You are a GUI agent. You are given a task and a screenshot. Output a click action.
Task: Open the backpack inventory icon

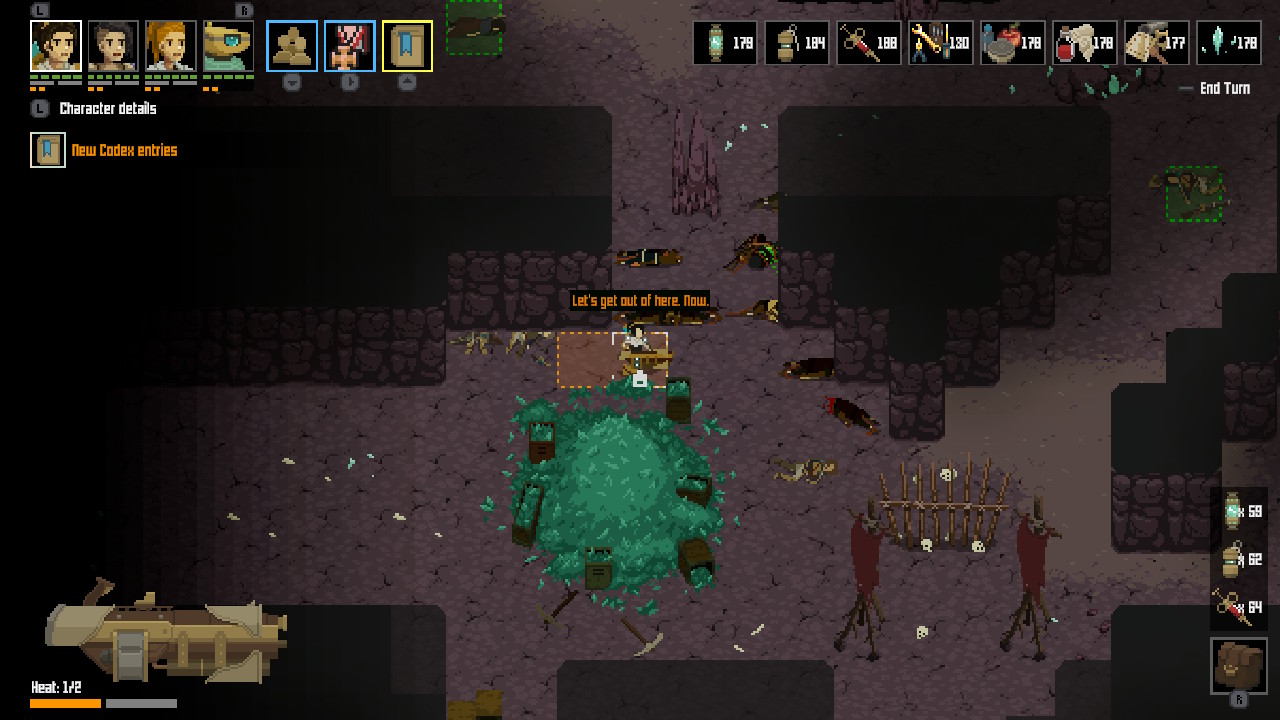click(1237, 663)
